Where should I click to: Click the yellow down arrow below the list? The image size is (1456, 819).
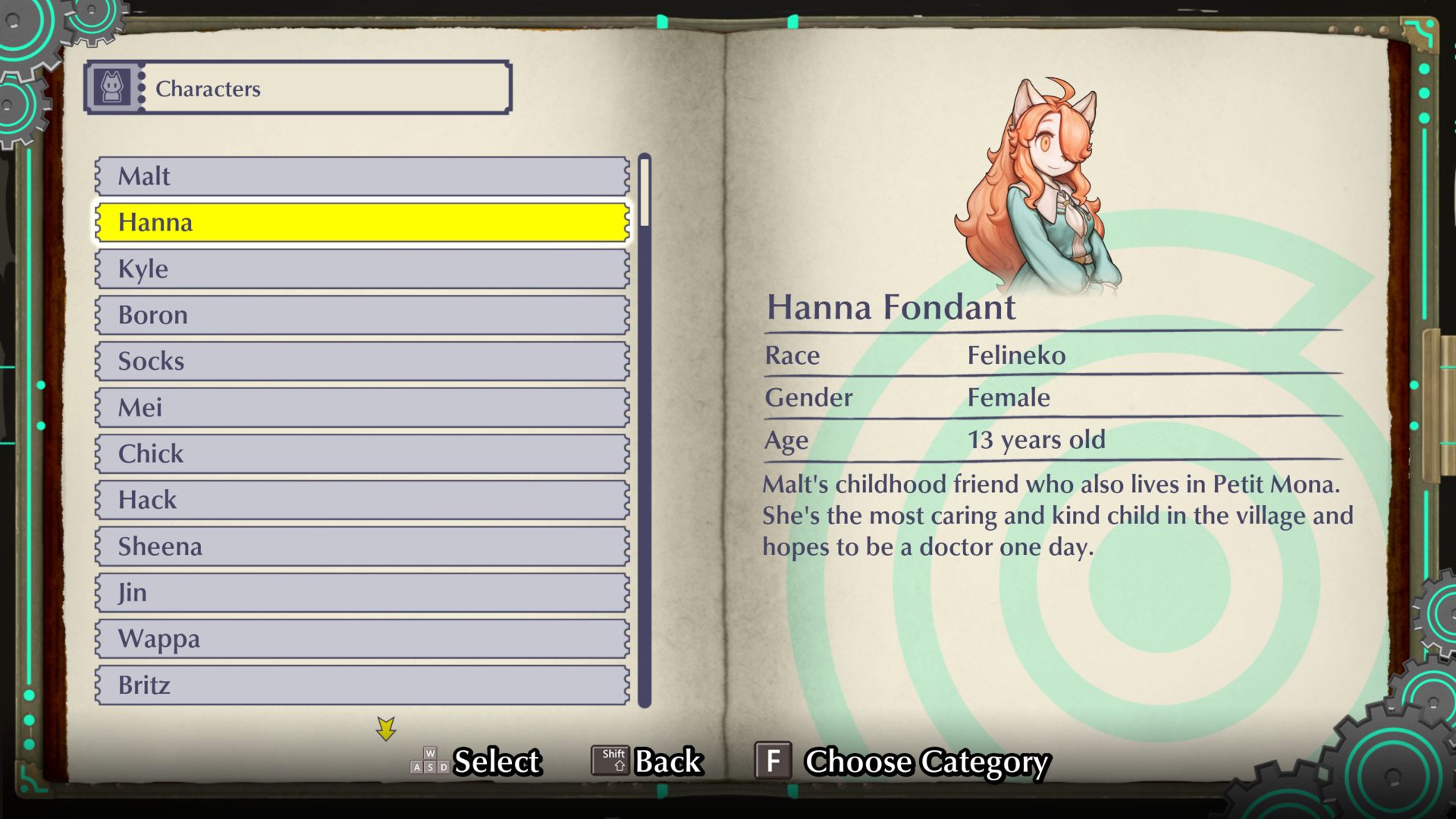coord(386,729)
